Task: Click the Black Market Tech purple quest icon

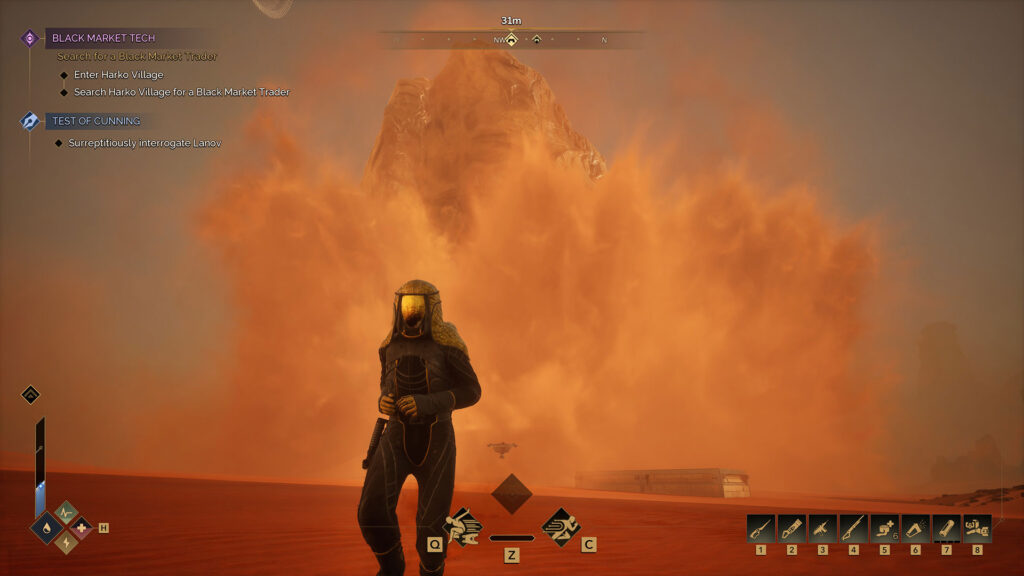Action: click(30, 38)
